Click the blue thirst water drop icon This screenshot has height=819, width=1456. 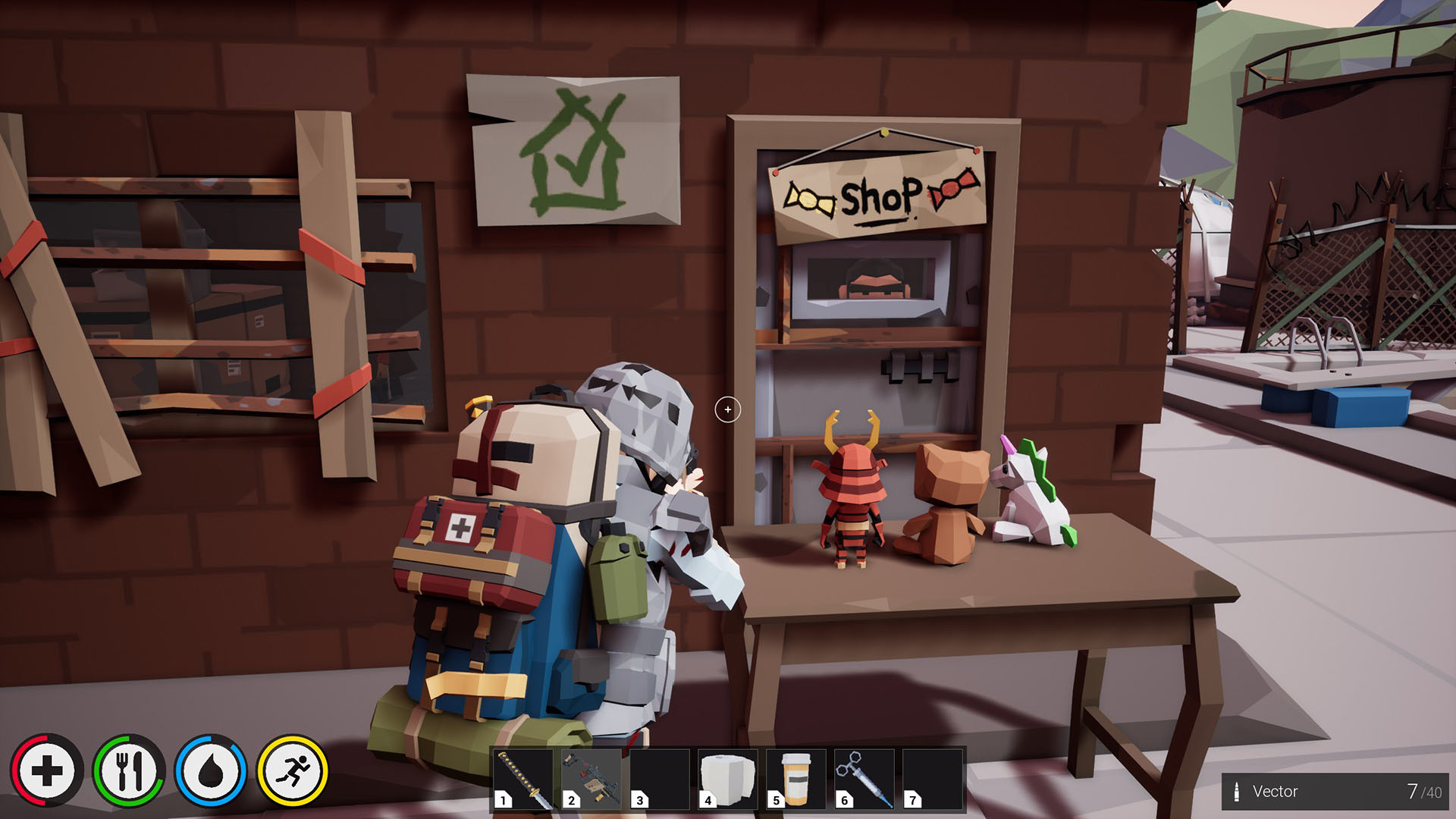[x=211, y=770]
